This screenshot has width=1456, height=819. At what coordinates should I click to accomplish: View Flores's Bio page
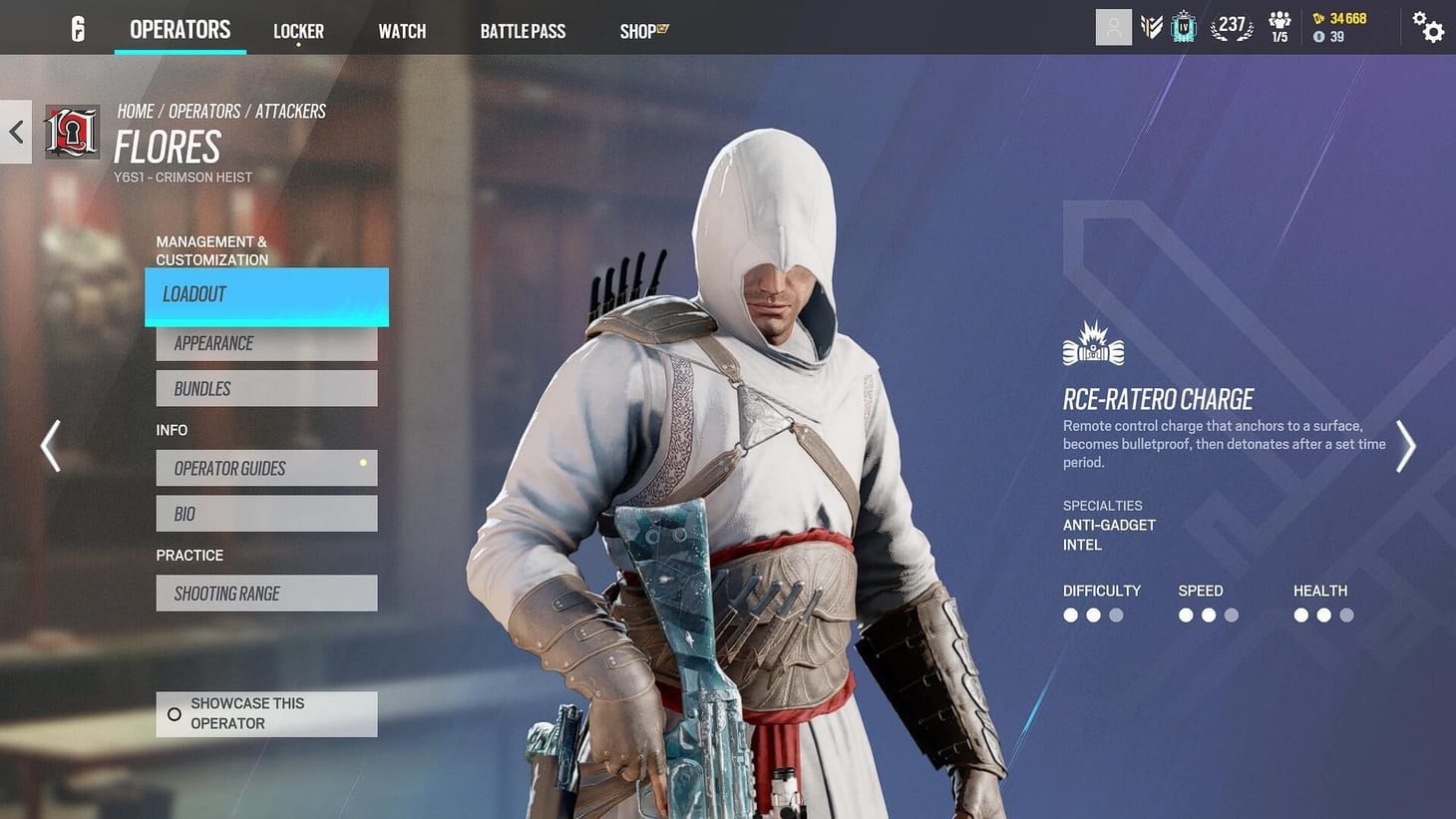265,513
